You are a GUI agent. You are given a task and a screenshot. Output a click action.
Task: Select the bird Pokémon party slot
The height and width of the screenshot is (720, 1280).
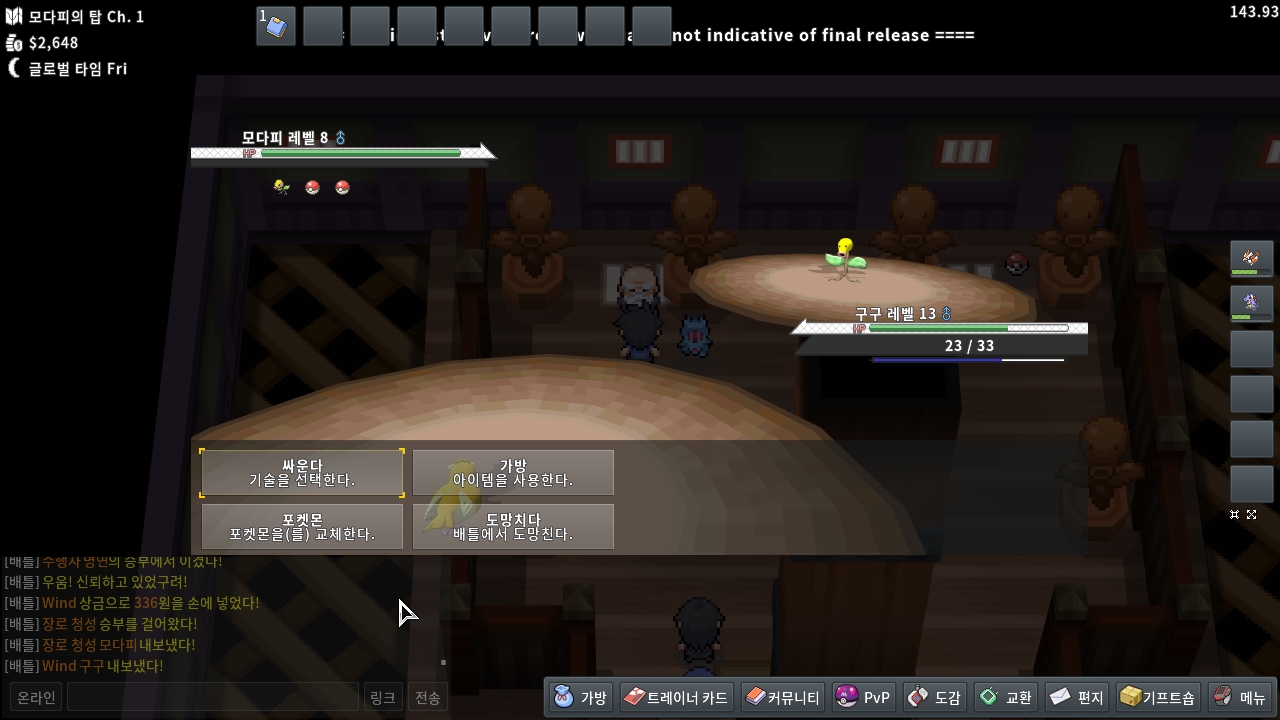click(1251, 260)
